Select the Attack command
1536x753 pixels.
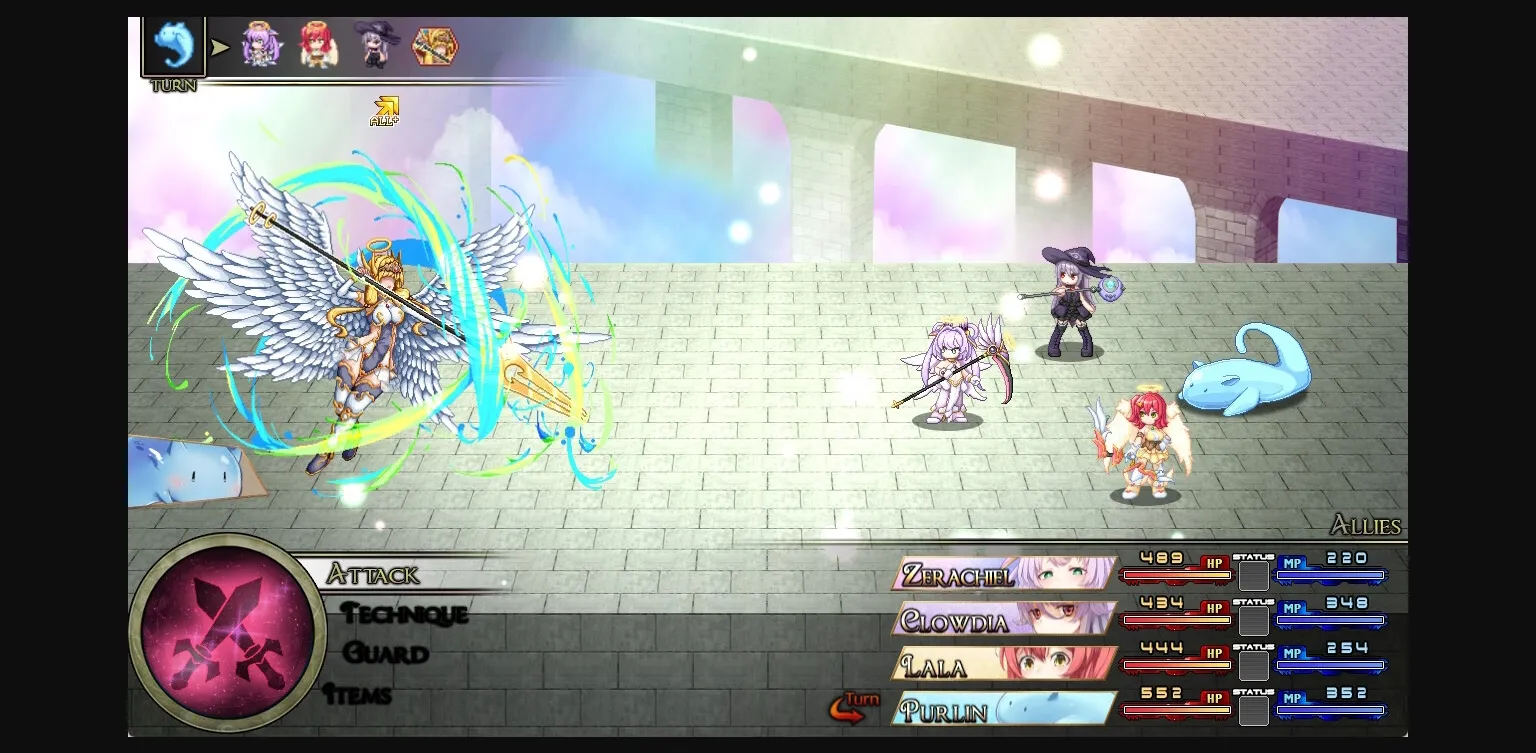pos(375,575)
